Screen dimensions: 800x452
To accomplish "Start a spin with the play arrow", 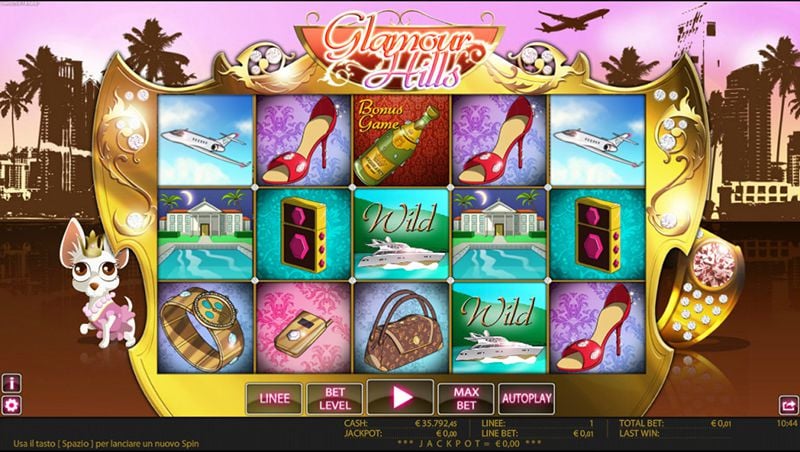I will [400, 397].
